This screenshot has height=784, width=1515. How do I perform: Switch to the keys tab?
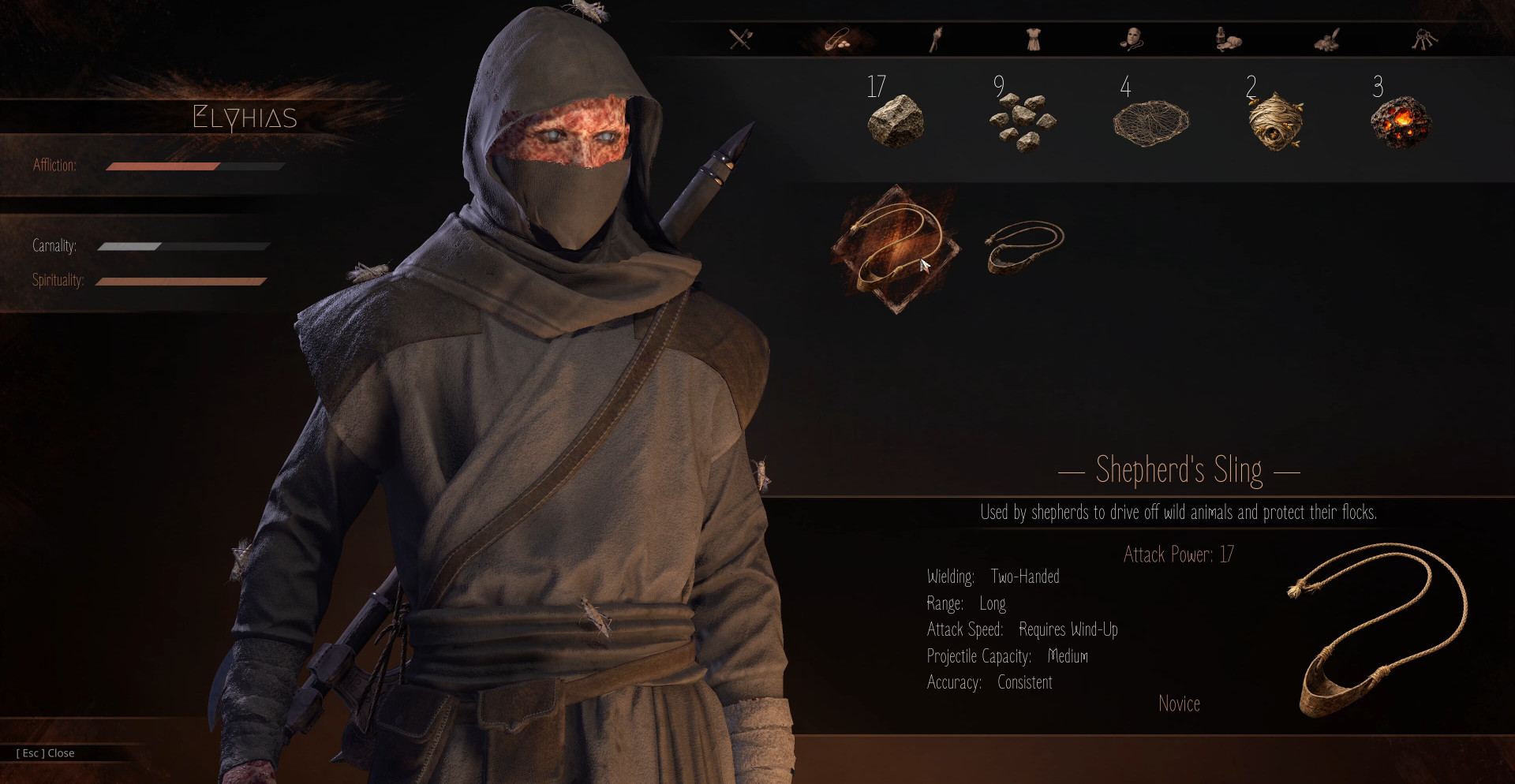[x=1424, y=39]
